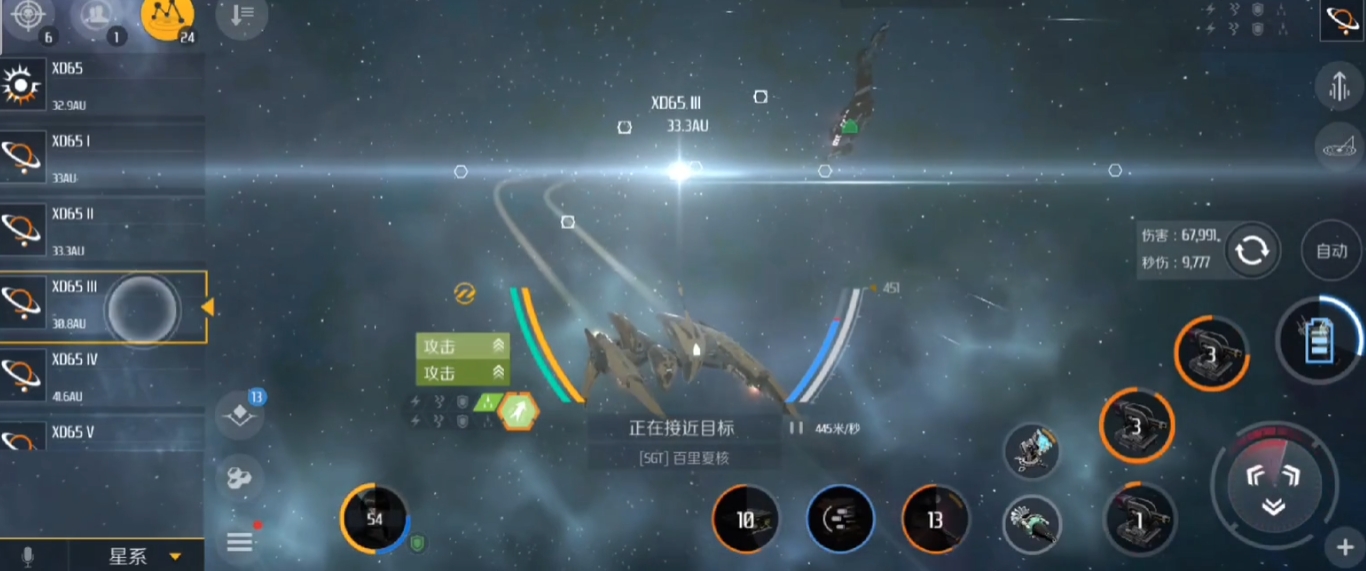Select planet XD65 I in the list
Screen dimensions: 1366x571
[x=102, y=158]
